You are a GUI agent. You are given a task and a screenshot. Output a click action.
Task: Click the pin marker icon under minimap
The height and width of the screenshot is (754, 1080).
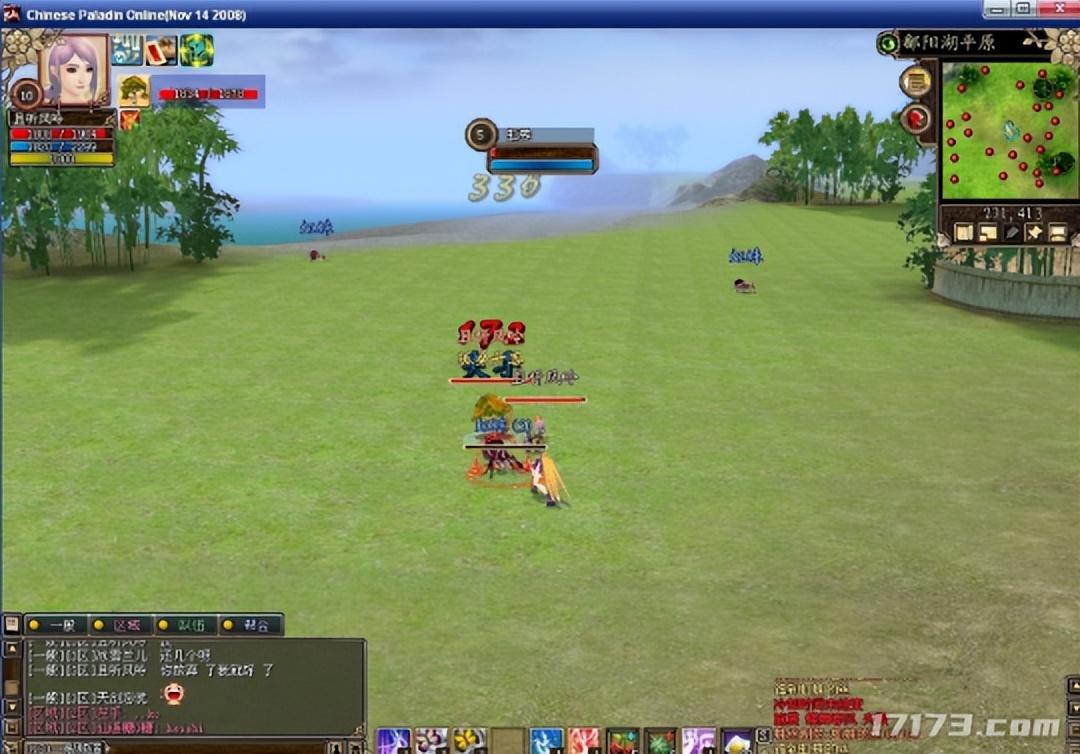[x=1034, y=233]
